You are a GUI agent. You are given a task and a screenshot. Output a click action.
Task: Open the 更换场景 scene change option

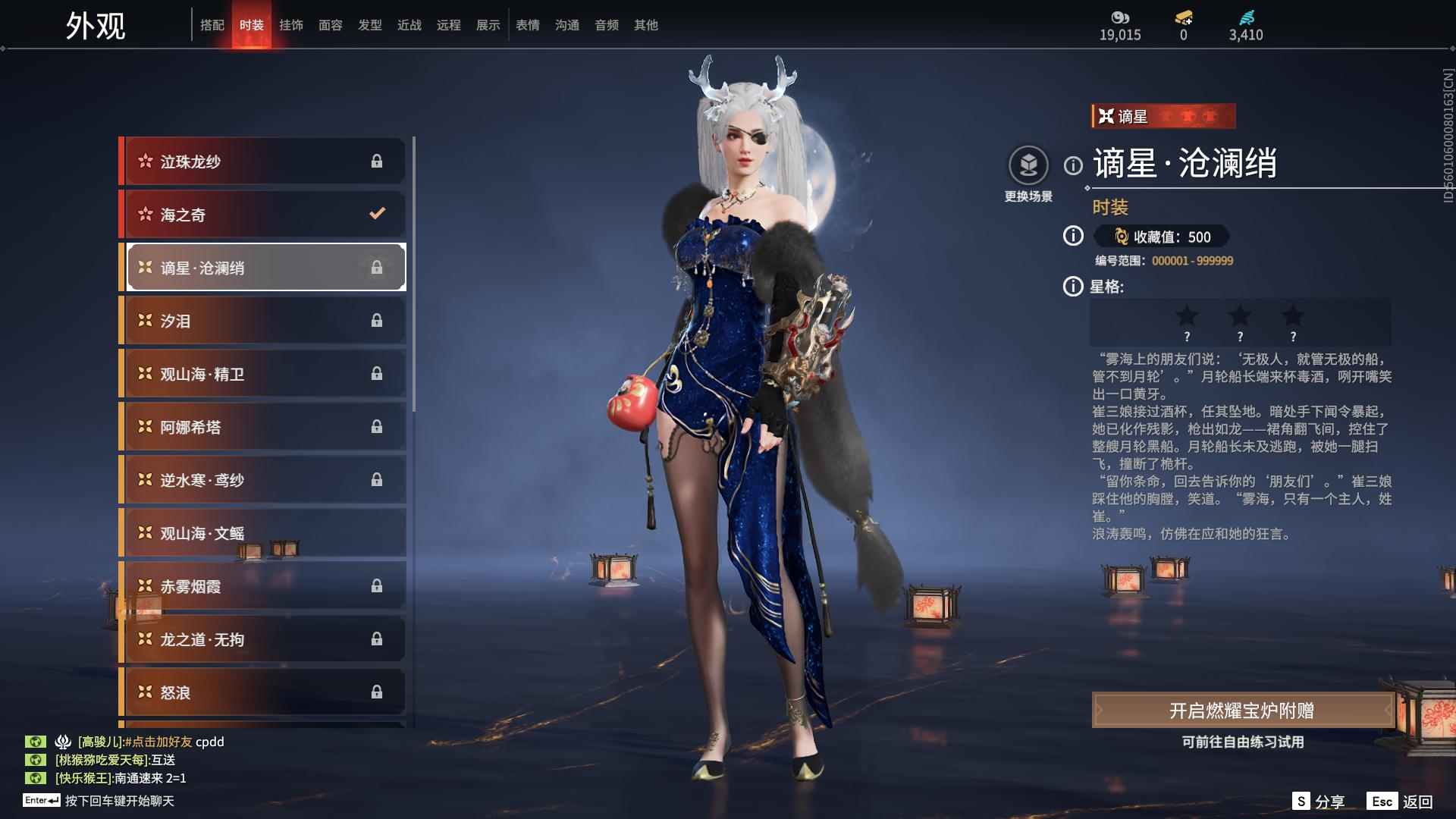point(1028,164)
